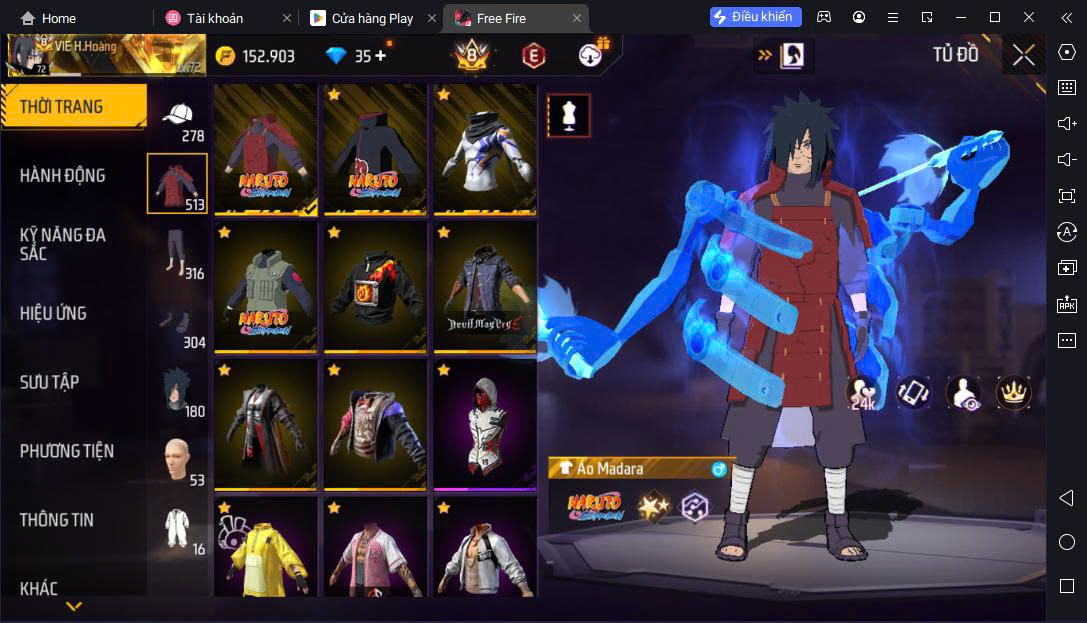Image resolution: width=1087 pixels, height=623 pixels.
Task: Open the HÀNH ĐỘNG category
Action: click(x=63, y=175)
